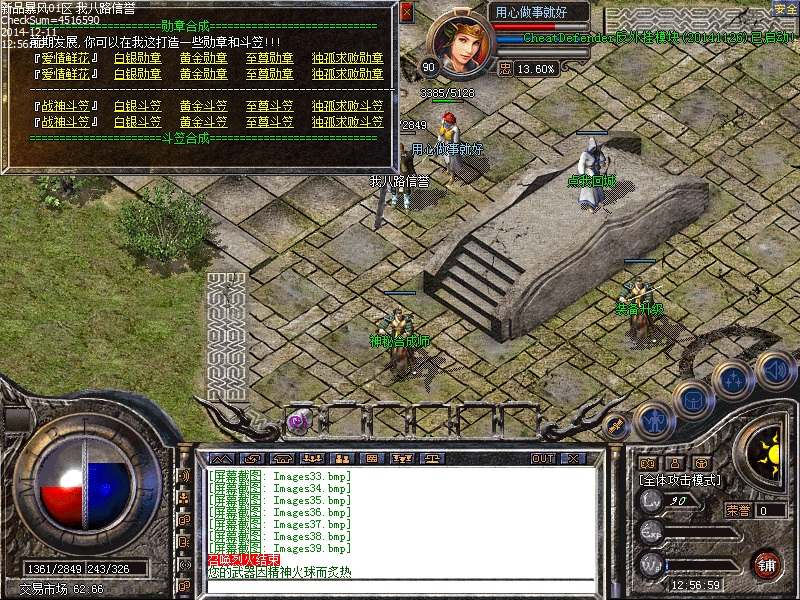Open the red 铺 shop button
The height and width of the screenshot is (600, 800).
(x=766, y=563)
